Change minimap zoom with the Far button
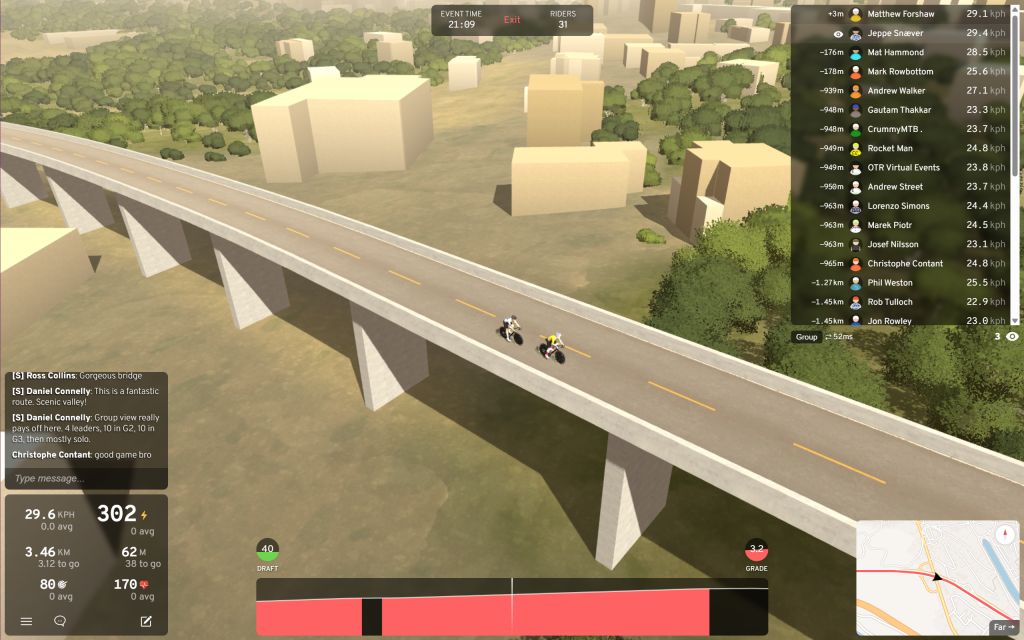 pos(1003,627)
